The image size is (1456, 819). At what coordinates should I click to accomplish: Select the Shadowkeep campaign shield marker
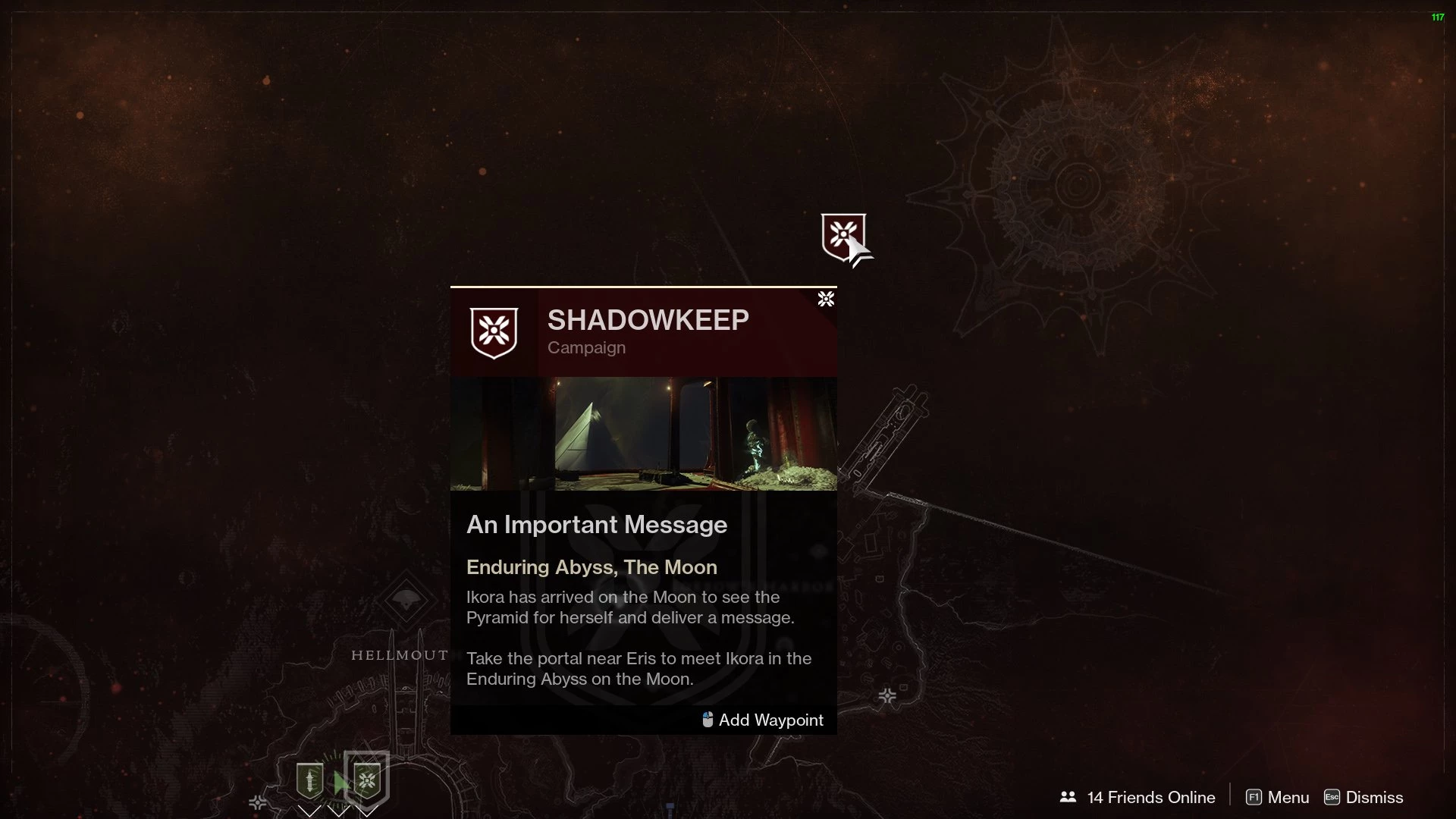pos(843,237)
